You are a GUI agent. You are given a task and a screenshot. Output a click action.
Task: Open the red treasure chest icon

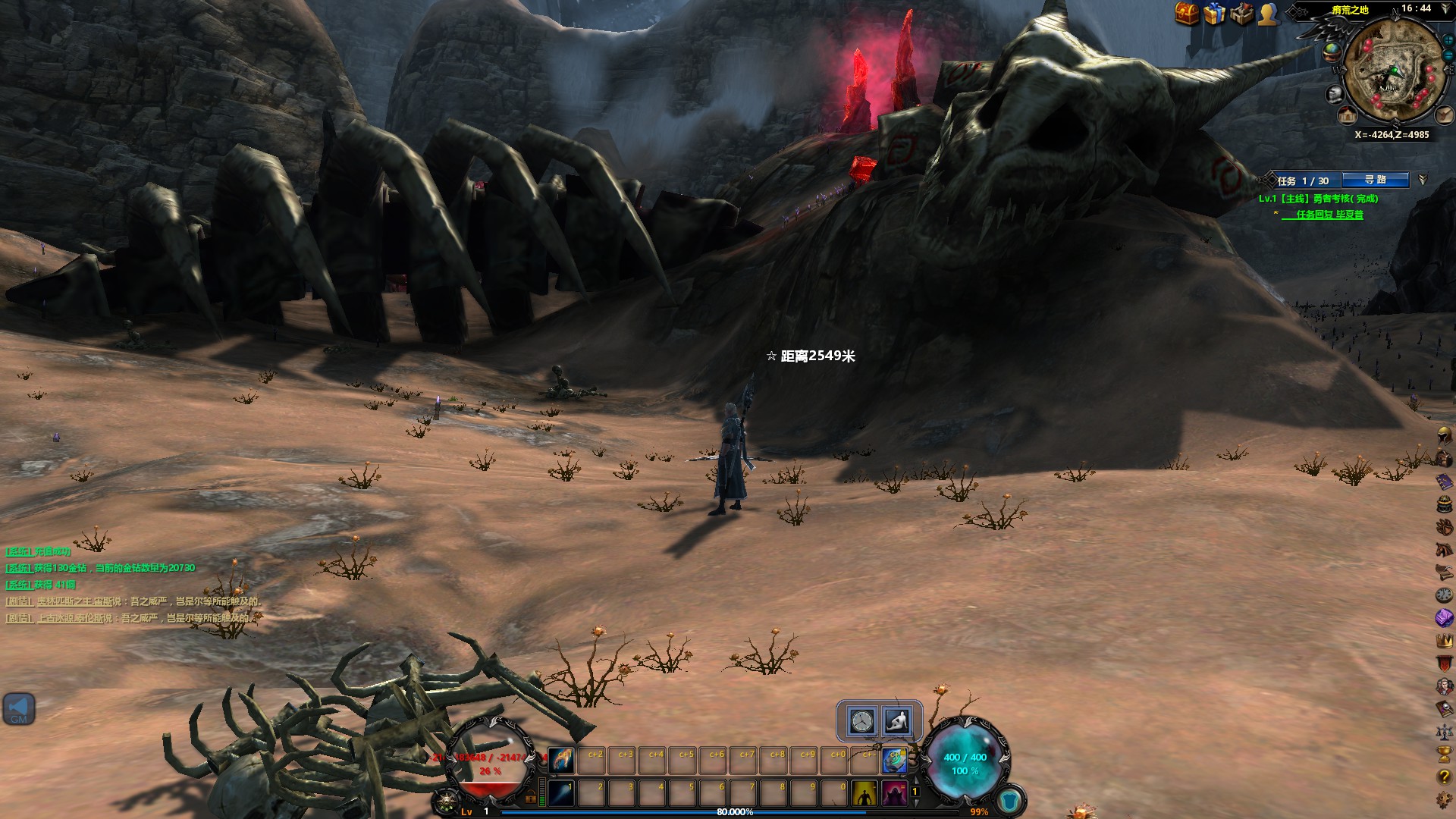click(1187, 13)
